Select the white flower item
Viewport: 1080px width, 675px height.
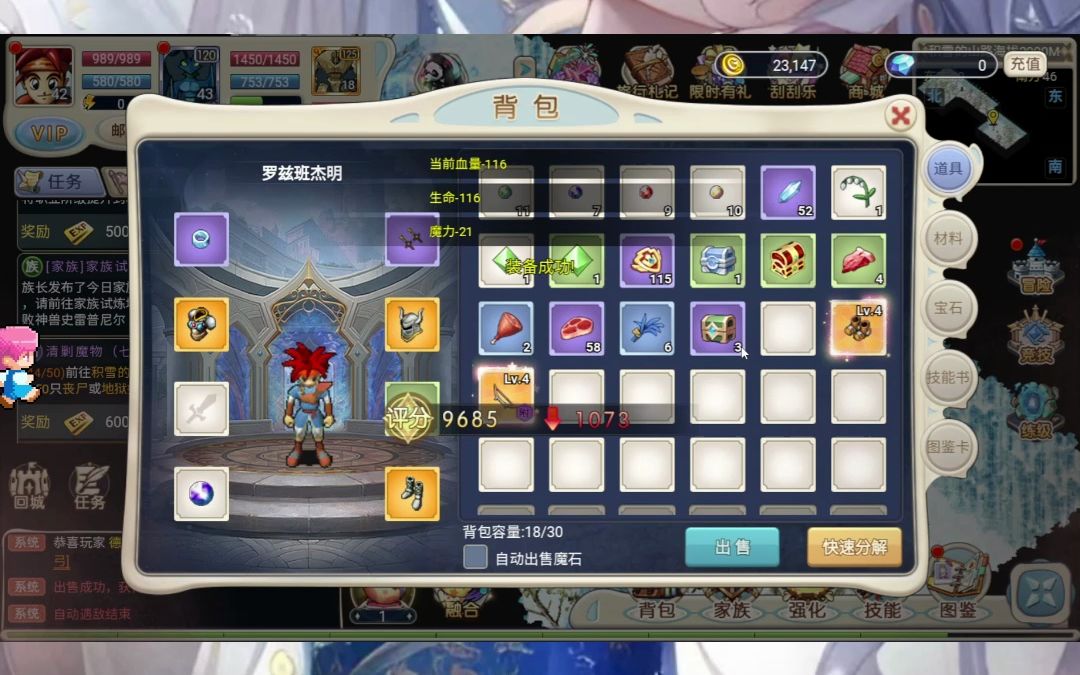click(858, 192)
